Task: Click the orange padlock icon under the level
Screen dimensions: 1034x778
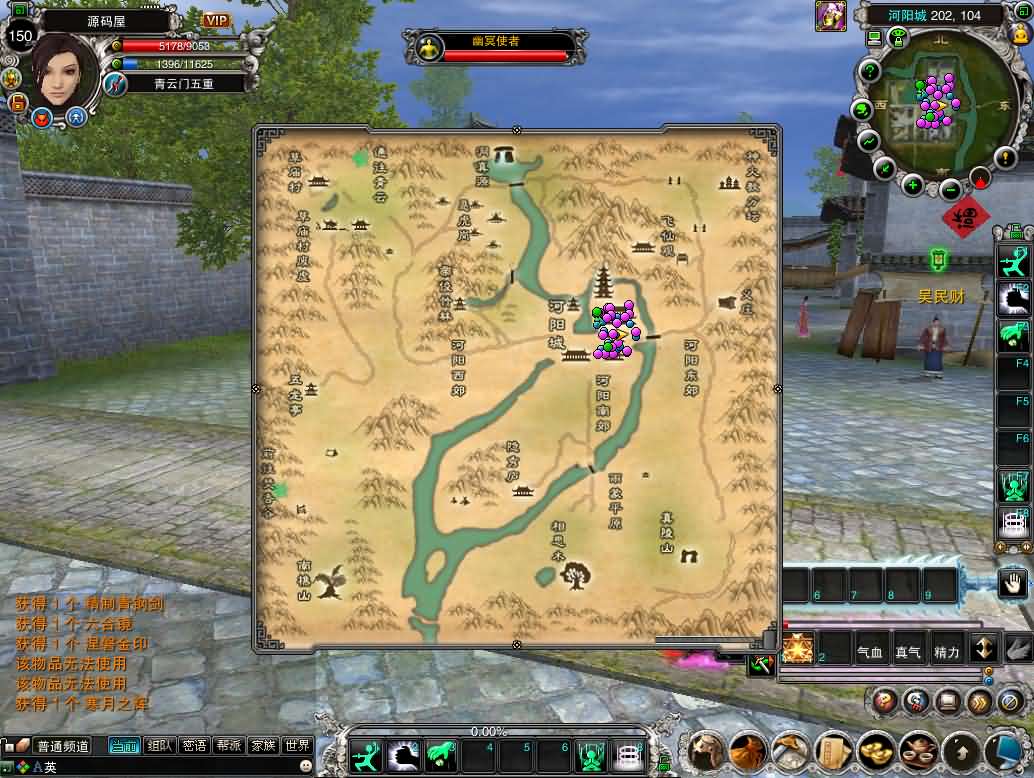Action: tap(18, 103)
